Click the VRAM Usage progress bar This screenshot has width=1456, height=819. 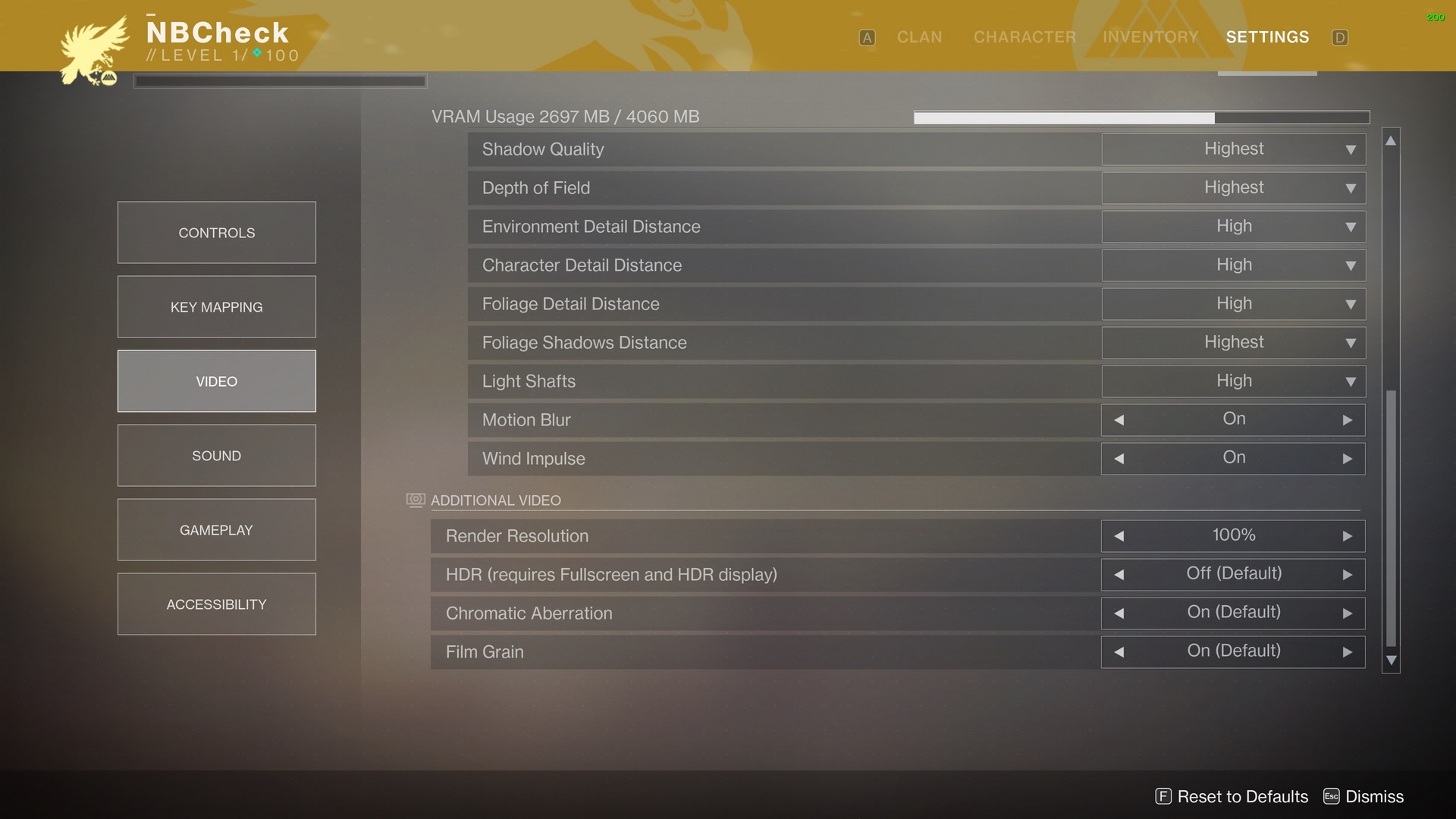1141,117
